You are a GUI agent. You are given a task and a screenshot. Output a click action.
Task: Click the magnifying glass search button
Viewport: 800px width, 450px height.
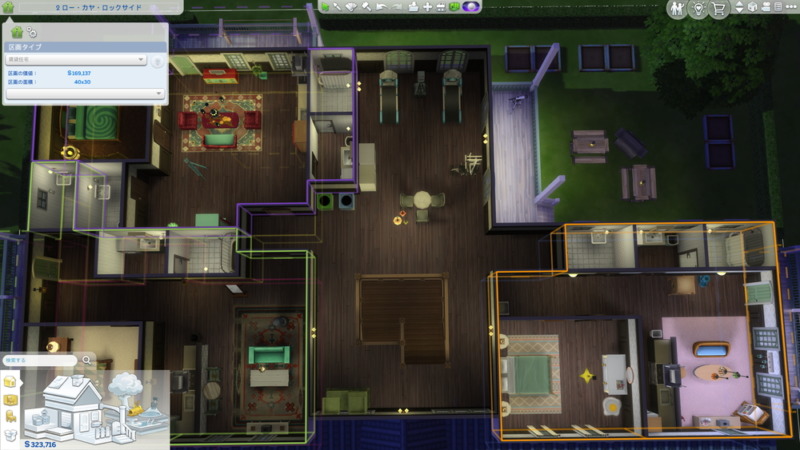coord(87,360)
